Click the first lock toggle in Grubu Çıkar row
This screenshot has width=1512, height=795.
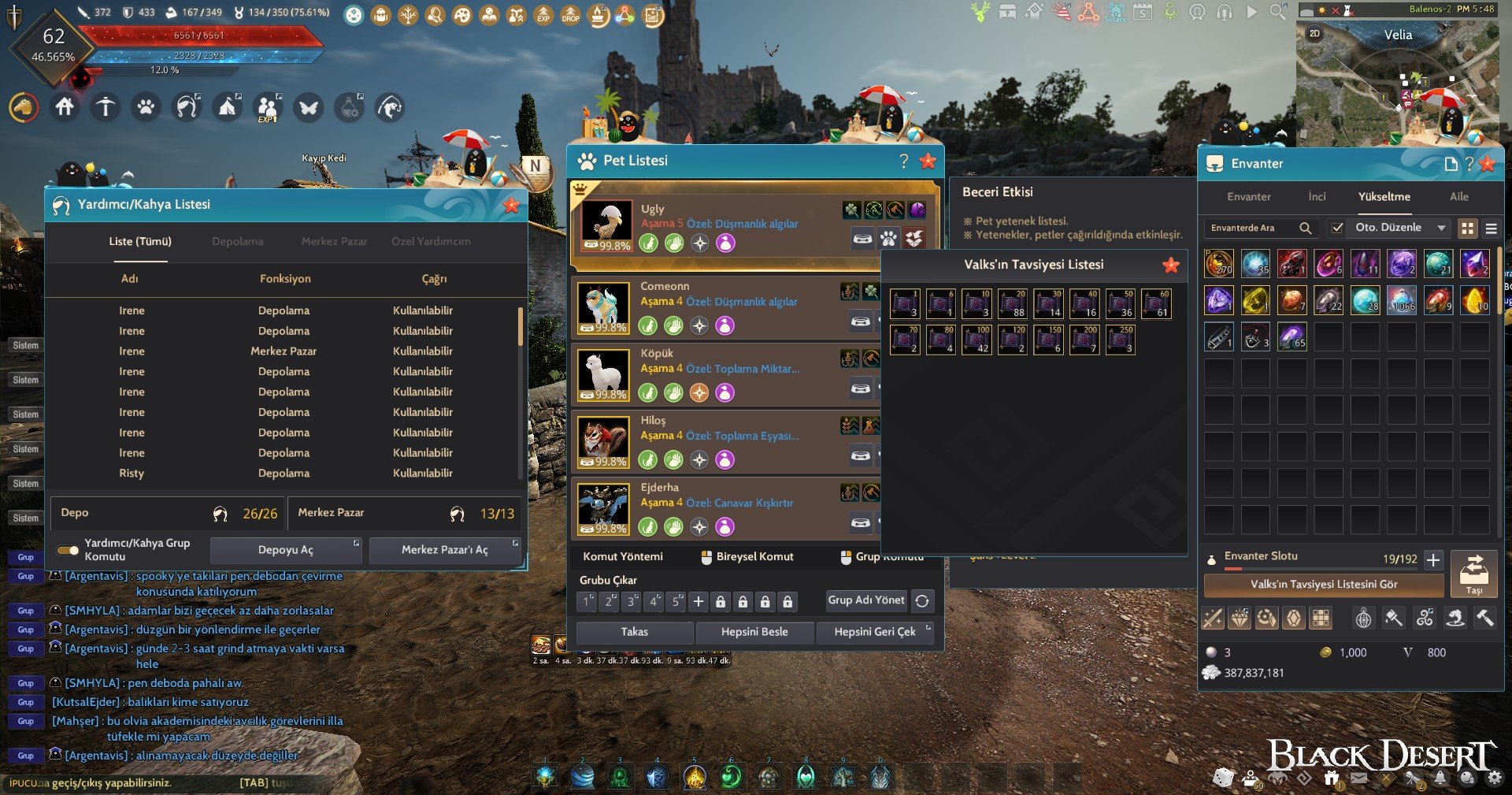(721, 601)
